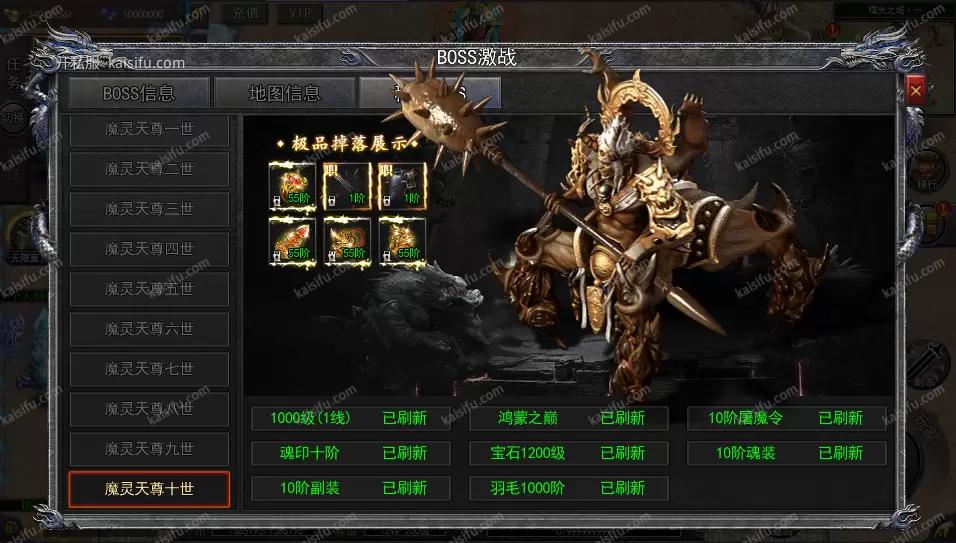Image resolution: width=956 pixels, height=543 pixels.
Task: Choose 魔灵天尊三世 in the list
Action: (149, 209)
